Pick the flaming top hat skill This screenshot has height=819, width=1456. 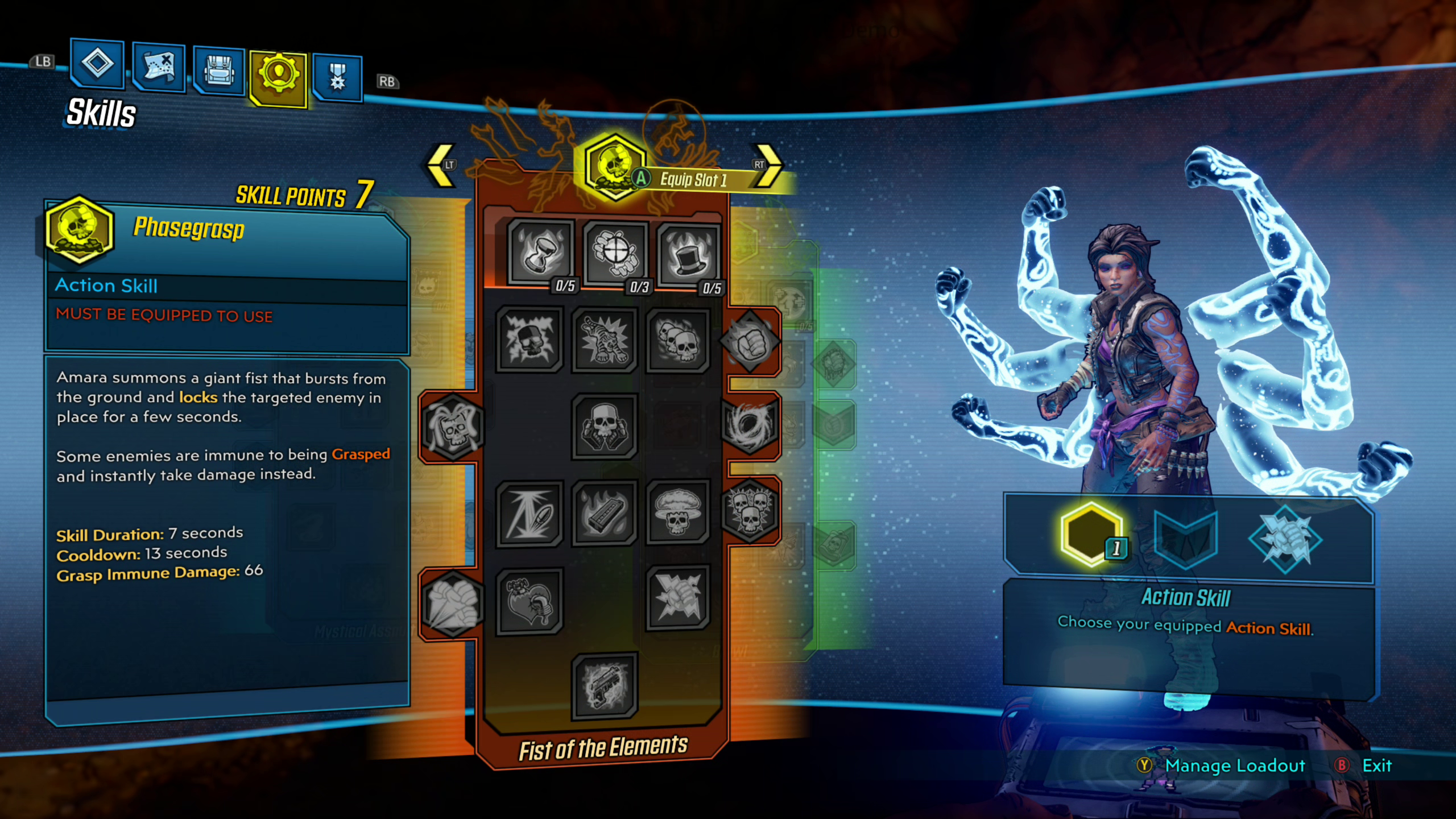coord(688,257)
